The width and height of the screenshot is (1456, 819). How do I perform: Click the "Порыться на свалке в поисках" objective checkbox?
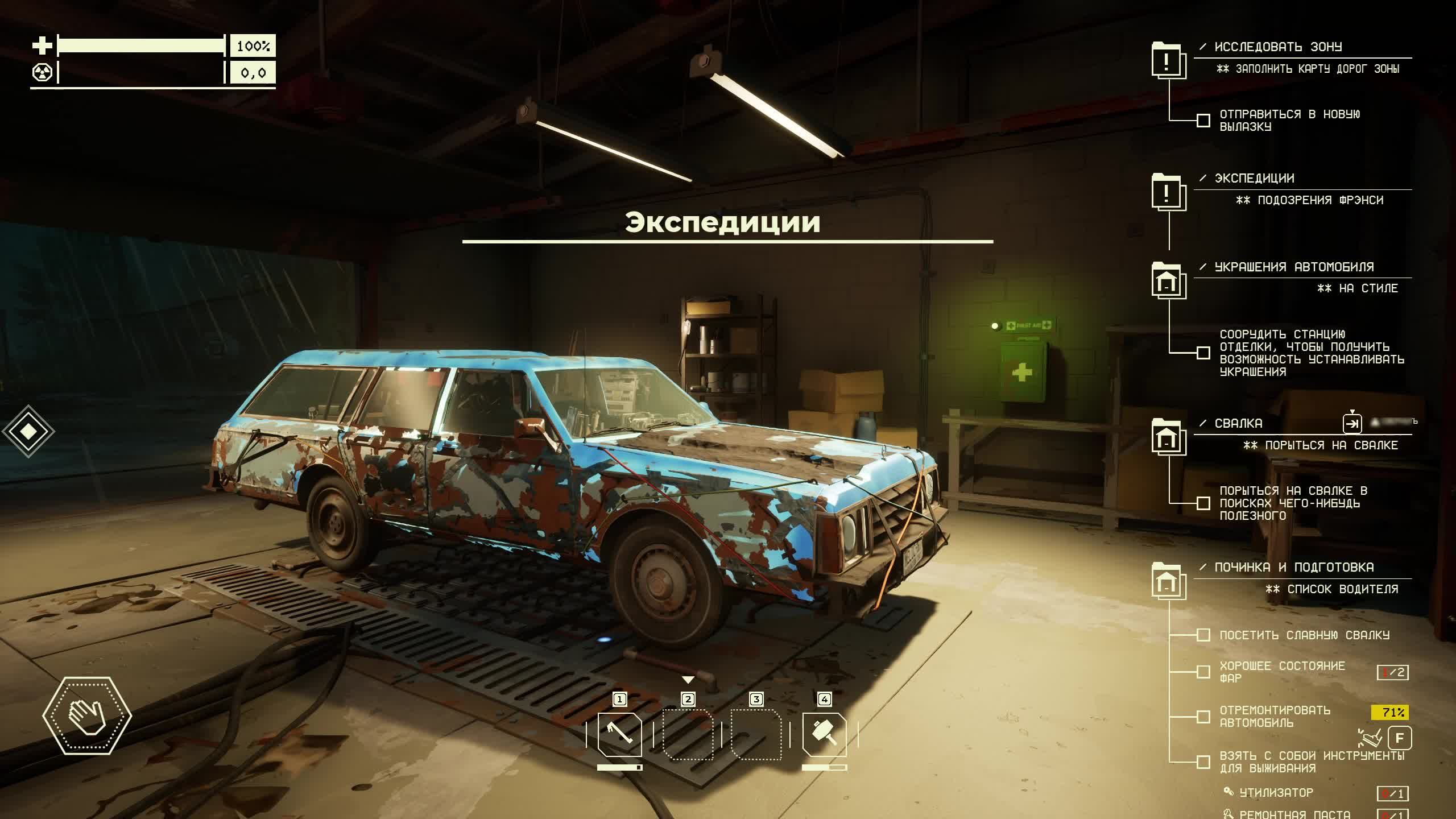(1203, 503)
